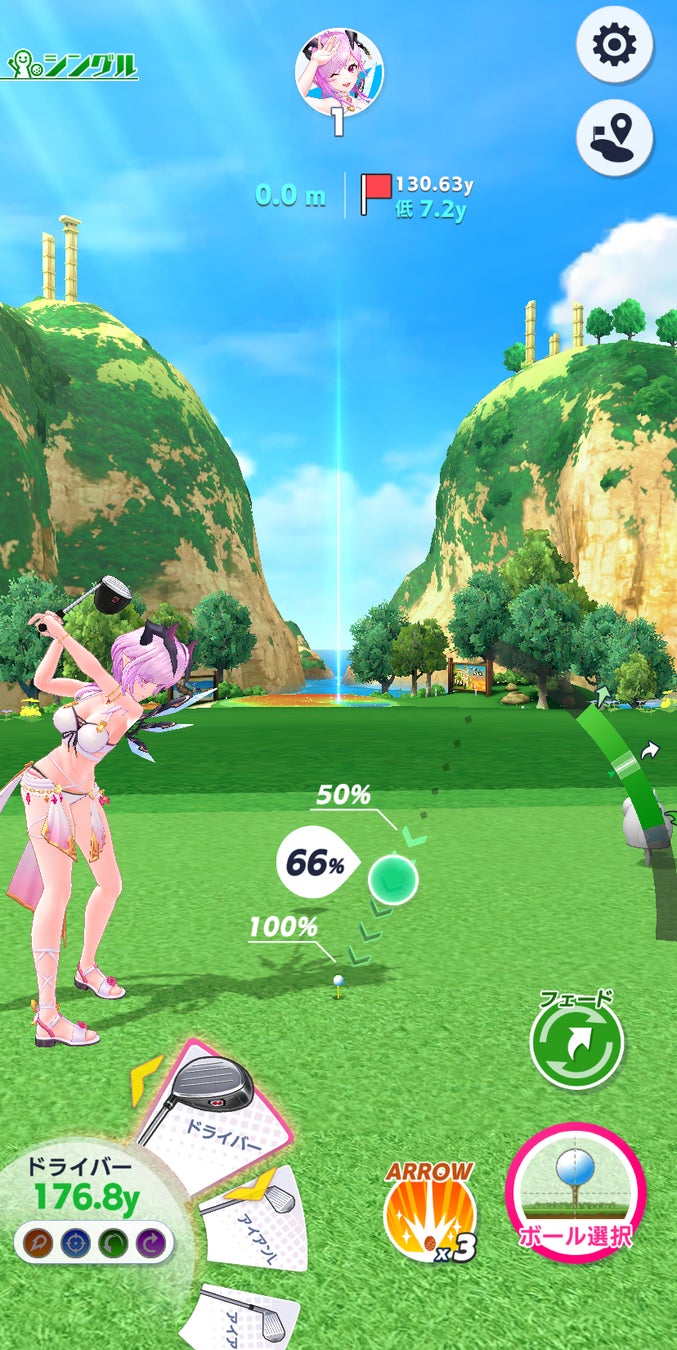
Task: Open the course map pin button
Action: 614,138
